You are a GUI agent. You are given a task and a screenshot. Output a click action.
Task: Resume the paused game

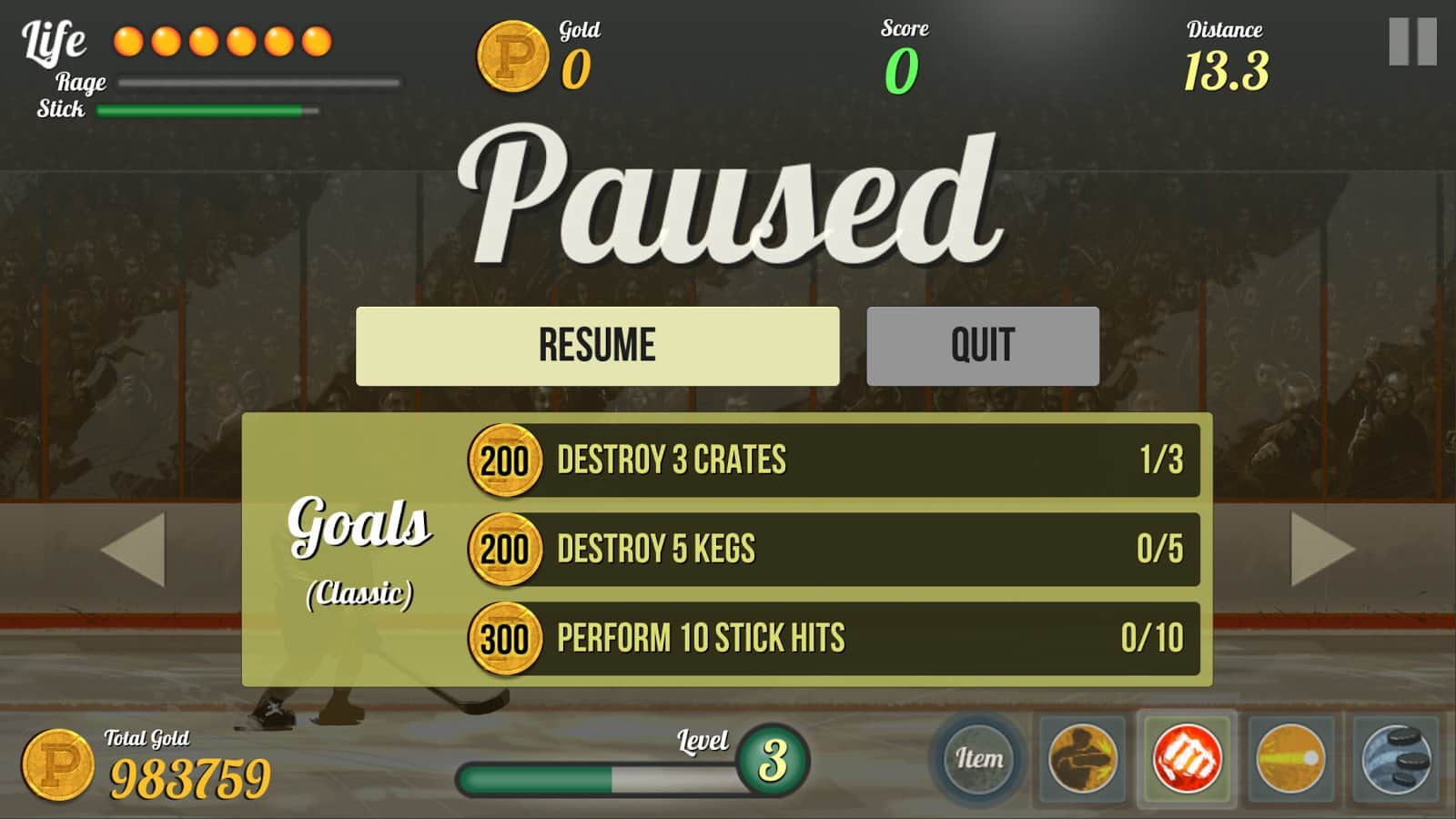[x=597, y=346]
